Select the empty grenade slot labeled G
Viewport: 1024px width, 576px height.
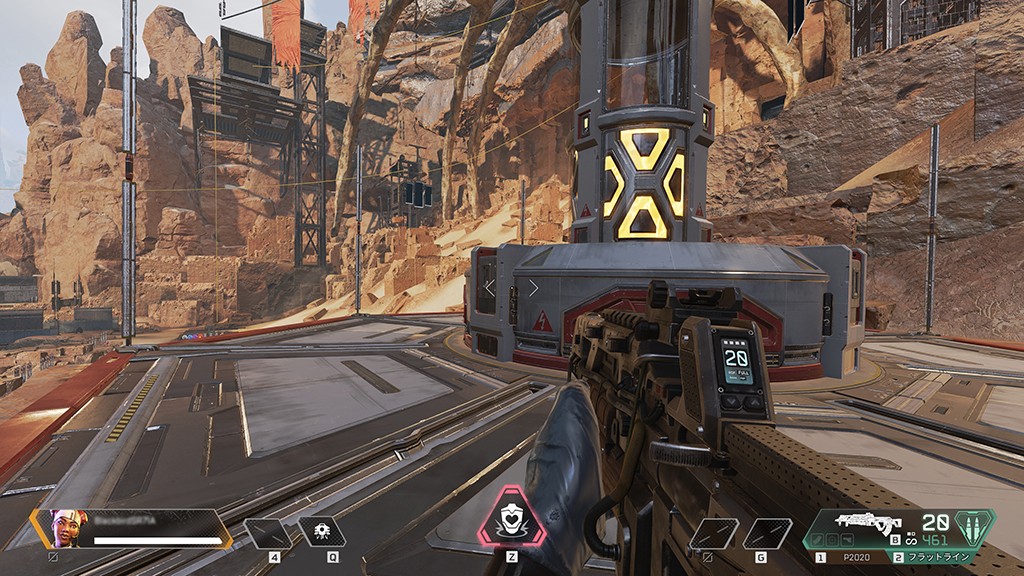tap(766, 533)
